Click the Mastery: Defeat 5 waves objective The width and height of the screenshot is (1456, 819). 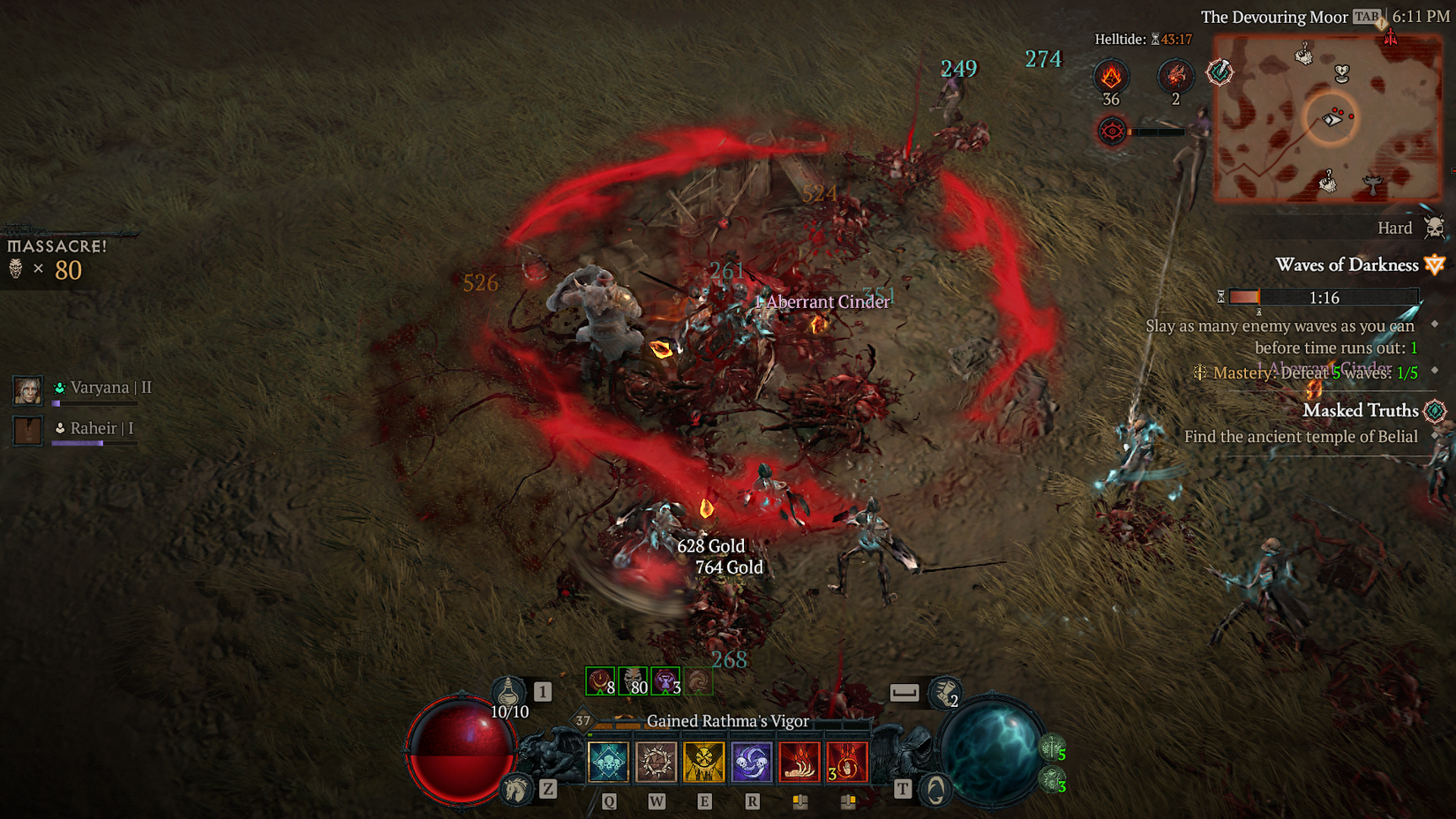pyautogui.click(x=1304, y=372)
